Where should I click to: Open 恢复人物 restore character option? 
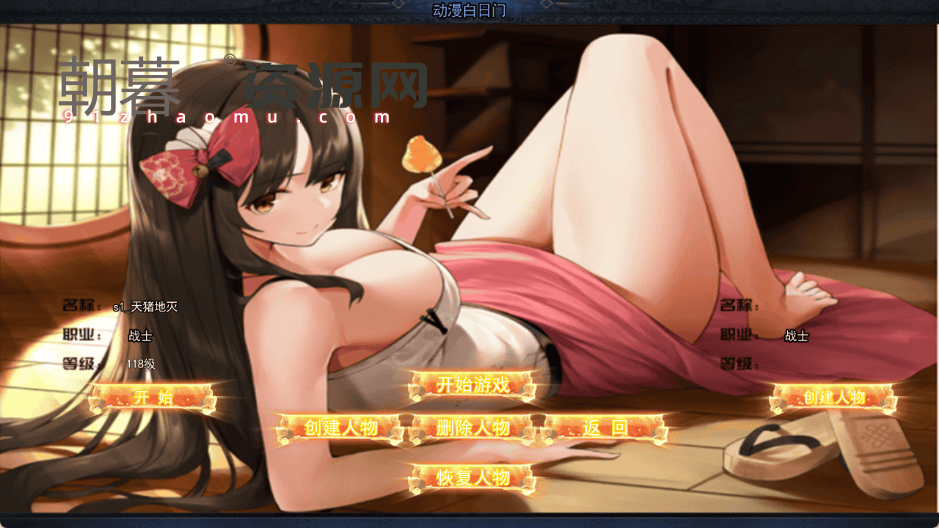[473, 478]
